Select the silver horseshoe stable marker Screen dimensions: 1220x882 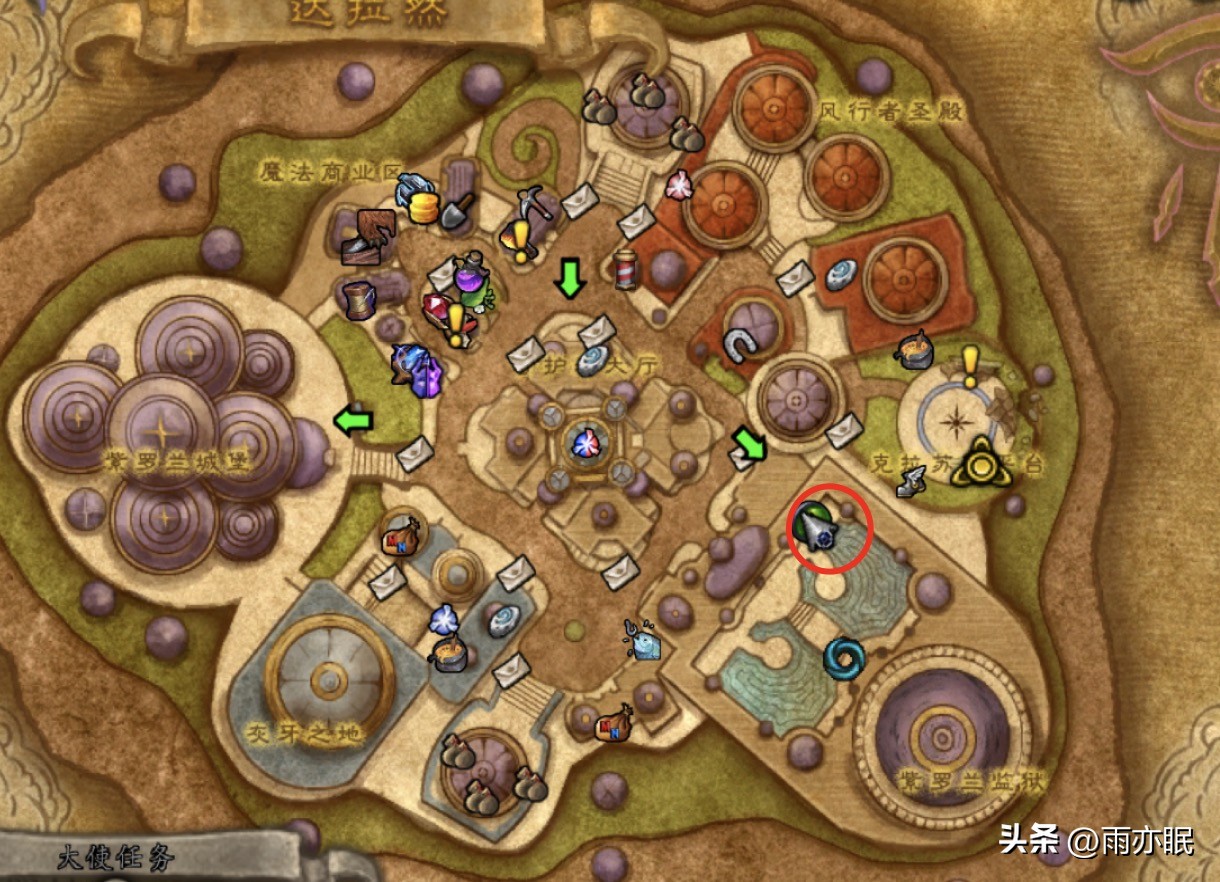738,346
